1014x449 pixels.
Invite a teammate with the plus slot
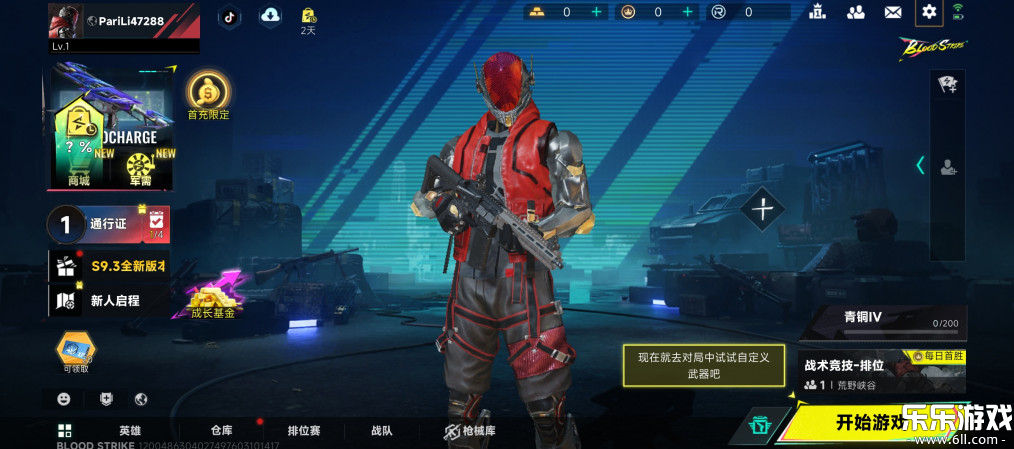pos(764,209)
